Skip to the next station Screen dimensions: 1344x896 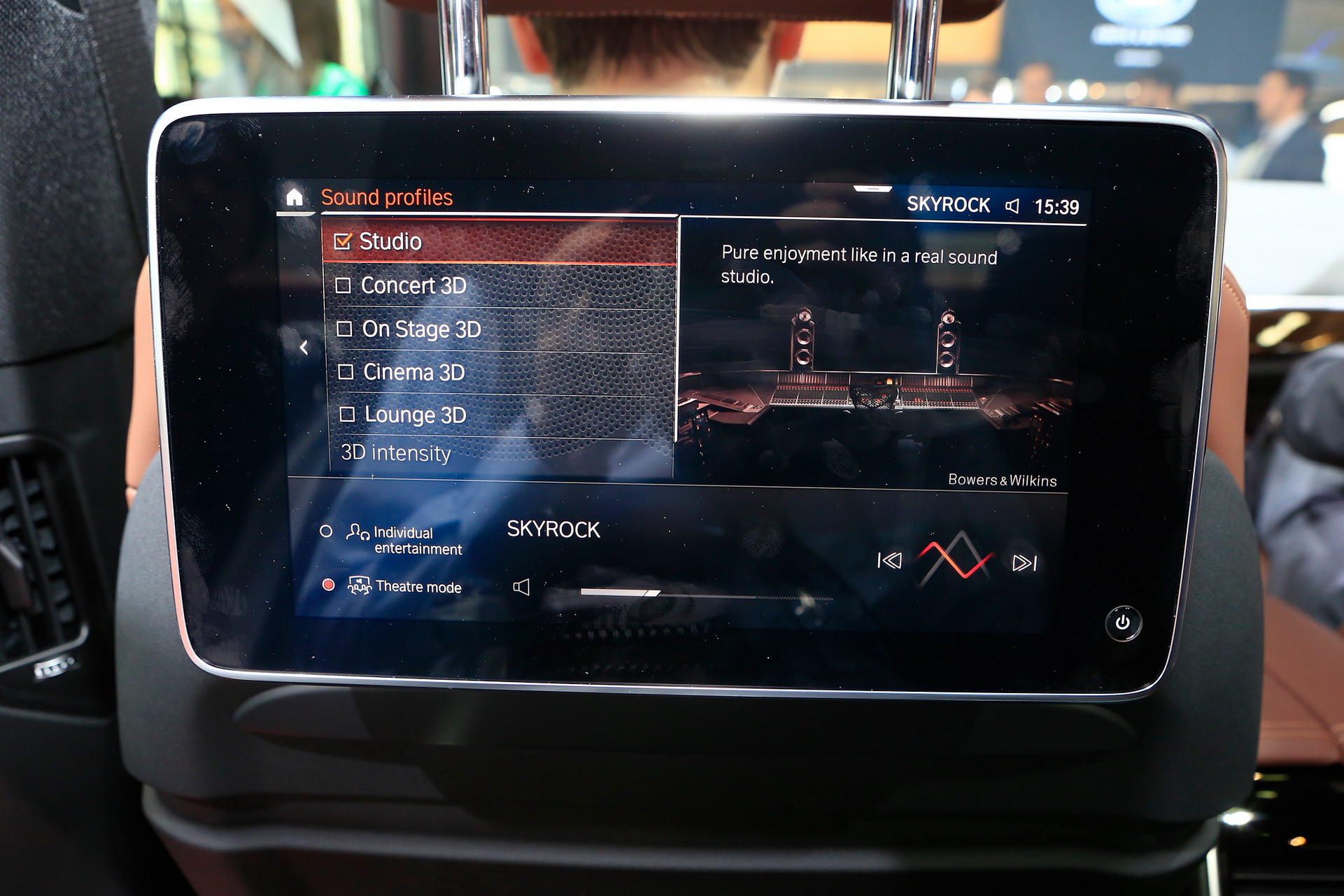(1024, 563)
